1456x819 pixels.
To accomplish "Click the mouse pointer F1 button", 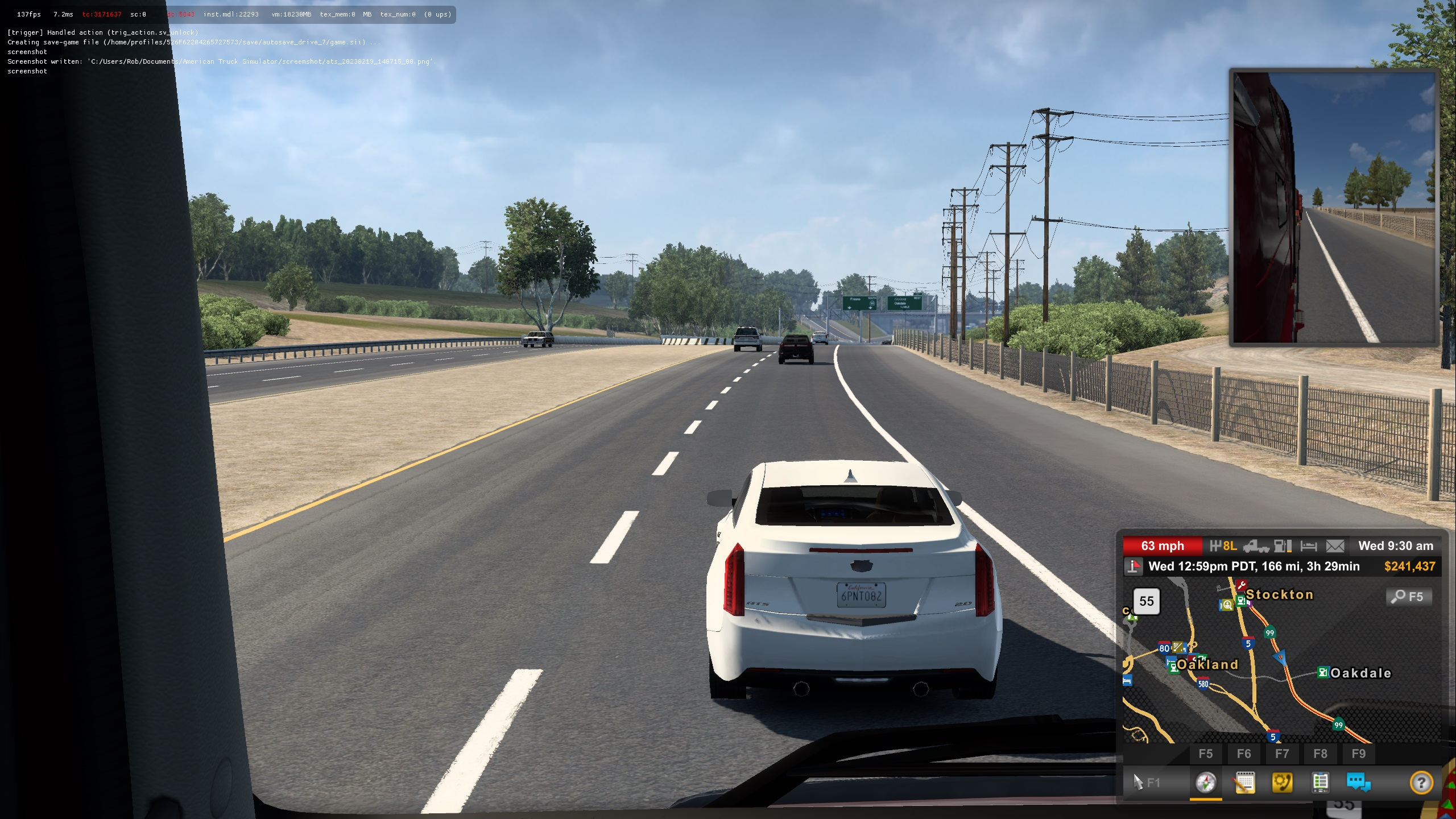I will (x=1146, y=783).
